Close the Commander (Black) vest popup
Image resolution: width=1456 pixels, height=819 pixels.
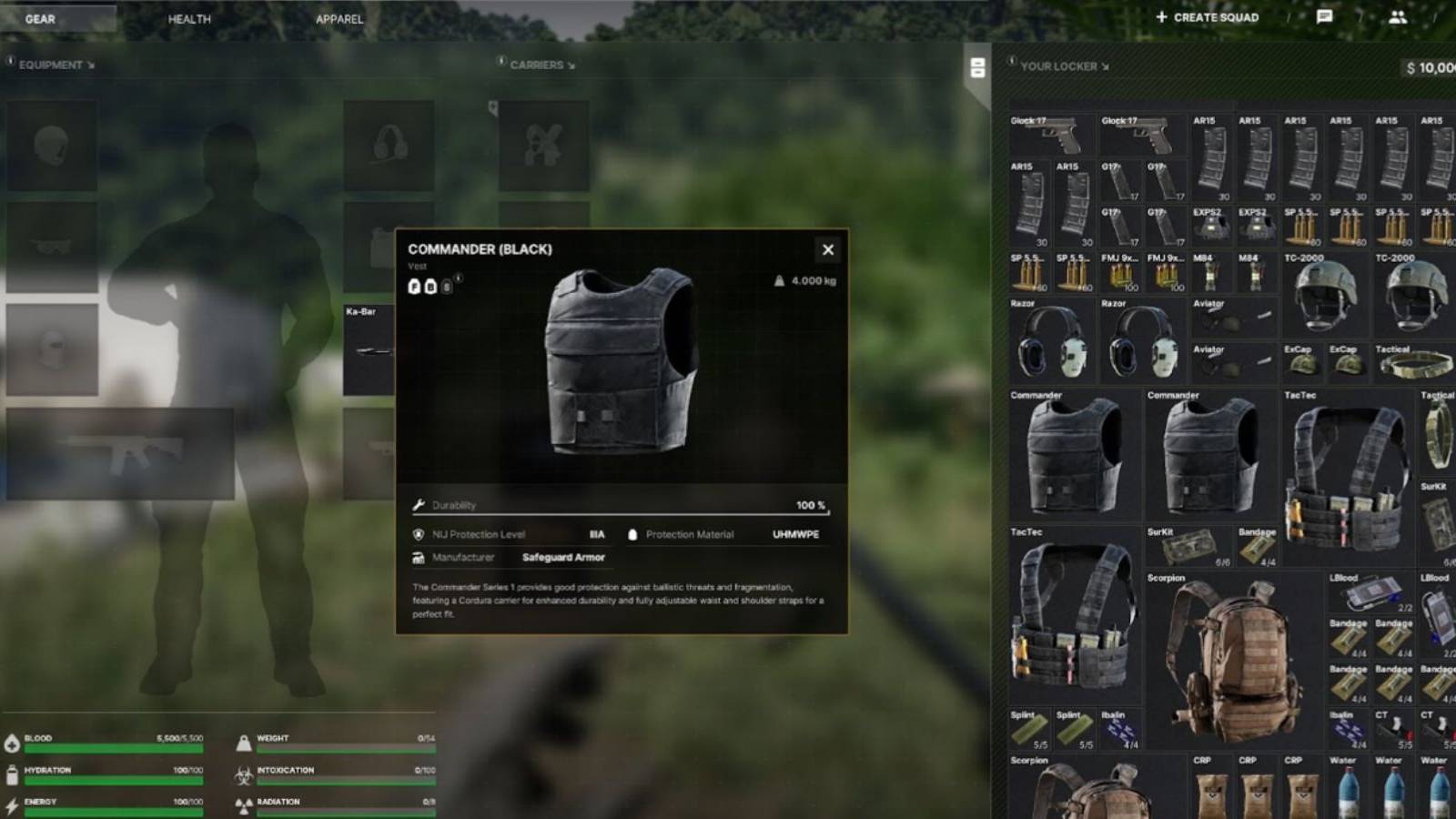point(827,249)
